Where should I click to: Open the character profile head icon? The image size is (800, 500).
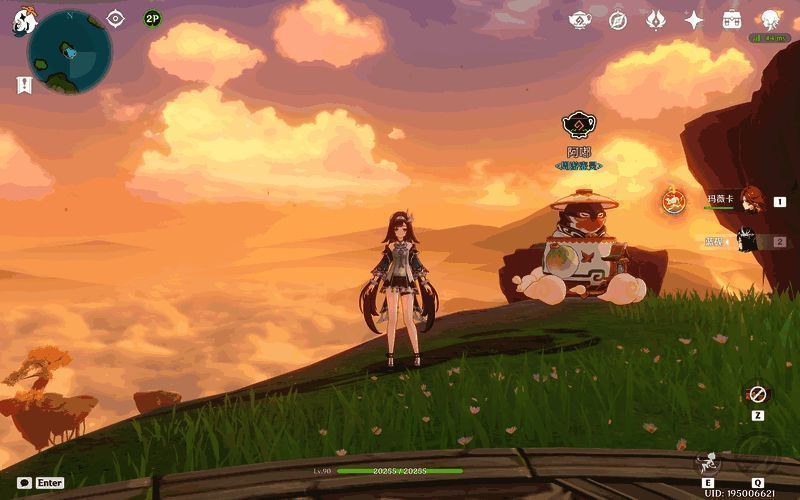[x=770, y=20]
